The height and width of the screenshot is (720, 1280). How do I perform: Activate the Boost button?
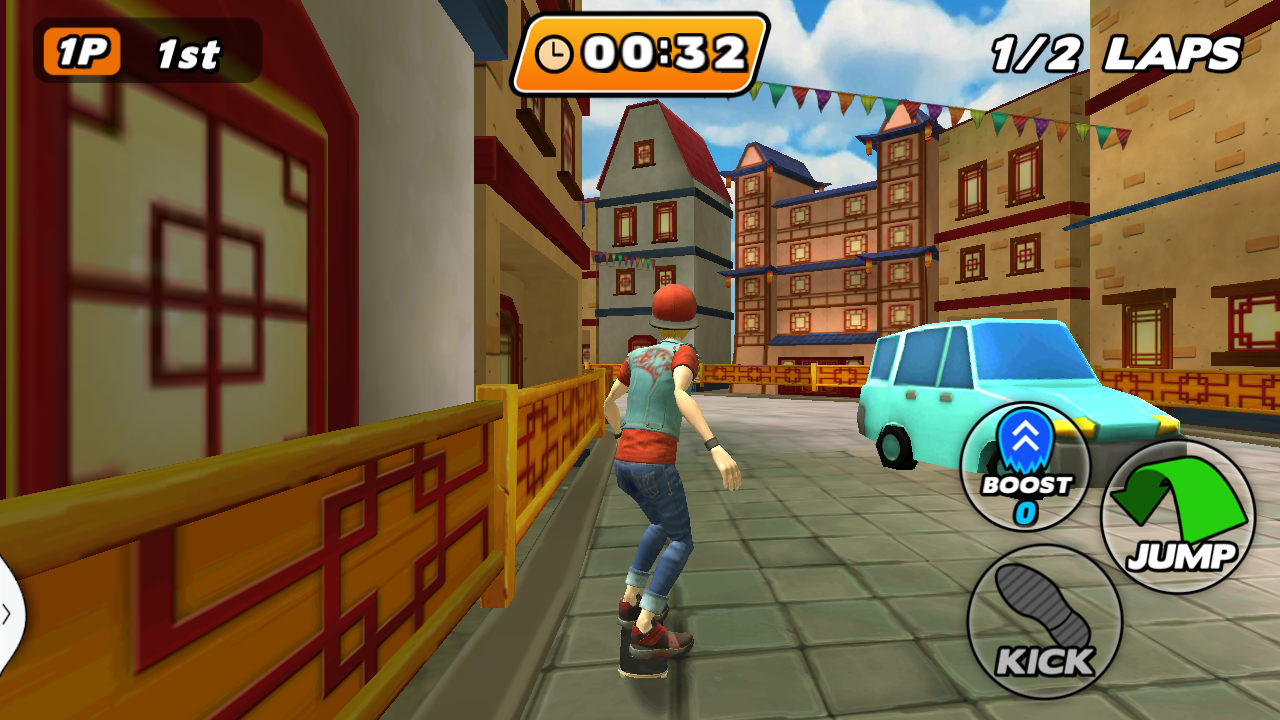tap(1025, 466)
